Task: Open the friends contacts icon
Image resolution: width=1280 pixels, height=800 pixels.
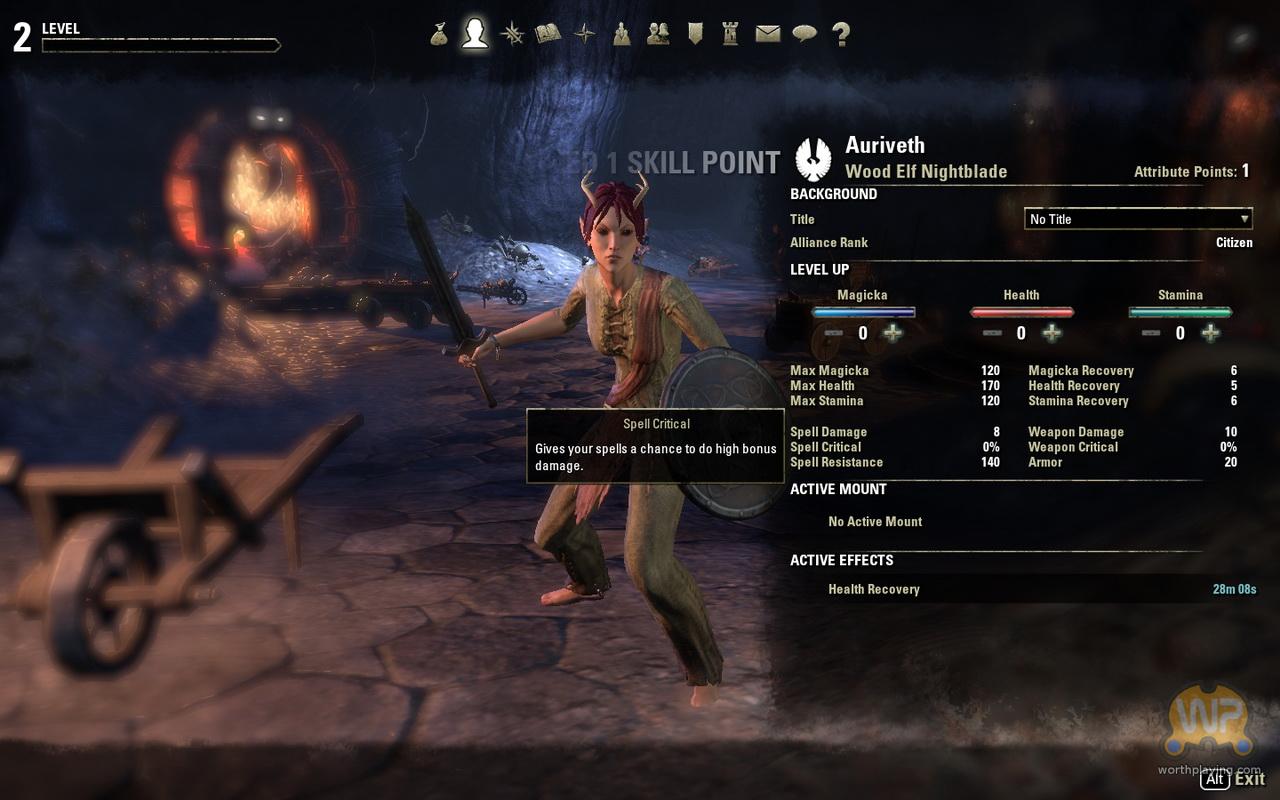Action: coord(658,34)
